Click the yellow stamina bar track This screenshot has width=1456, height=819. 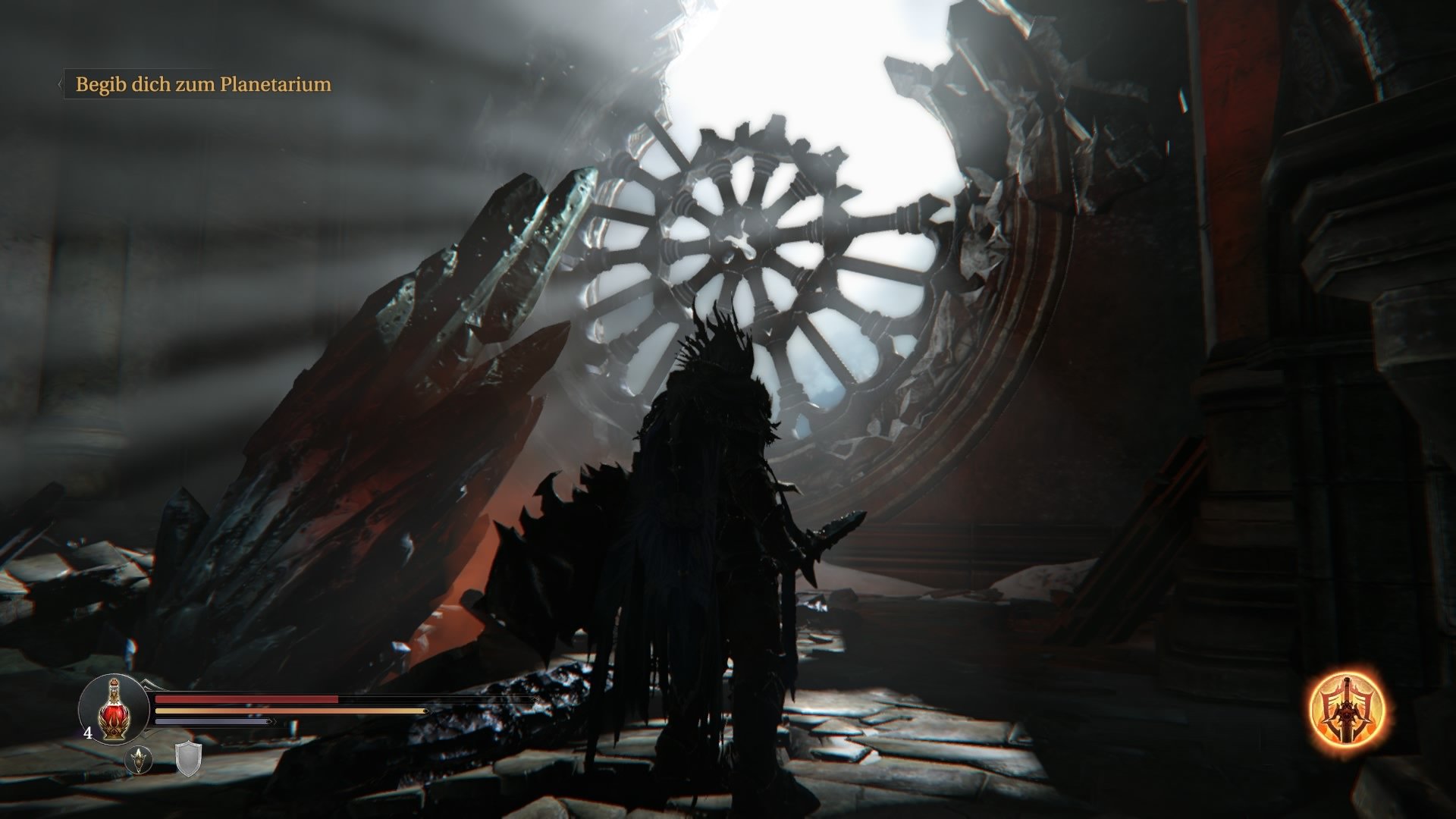[288, 711]
